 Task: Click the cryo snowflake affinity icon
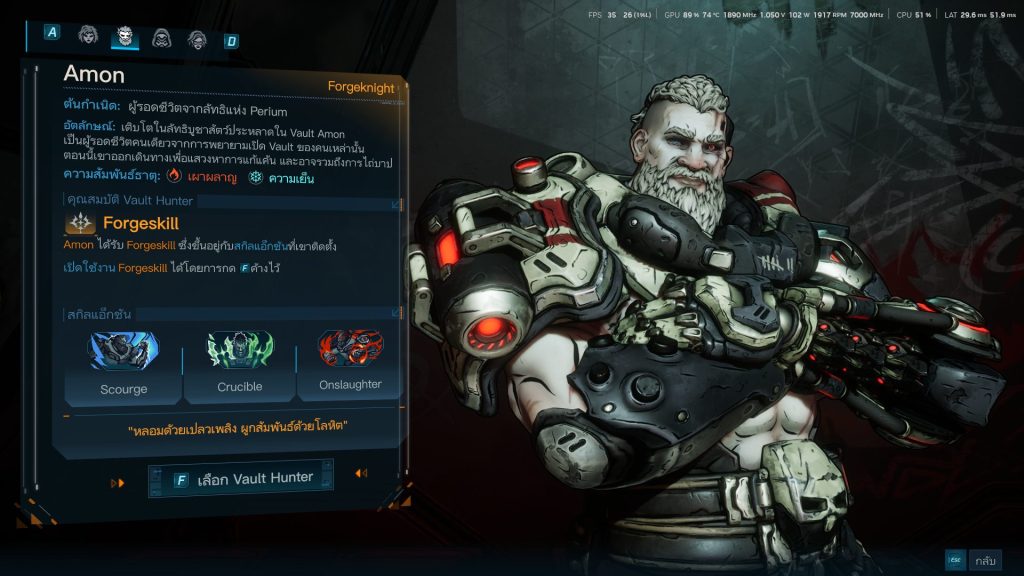coord(256,176)
